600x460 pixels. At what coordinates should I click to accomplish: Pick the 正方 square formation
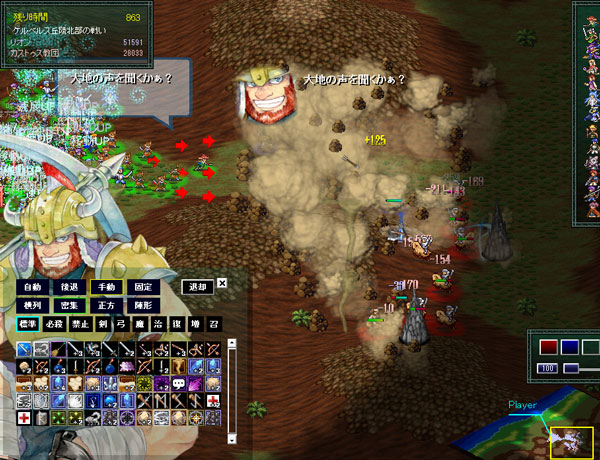[x=106, y=305]
